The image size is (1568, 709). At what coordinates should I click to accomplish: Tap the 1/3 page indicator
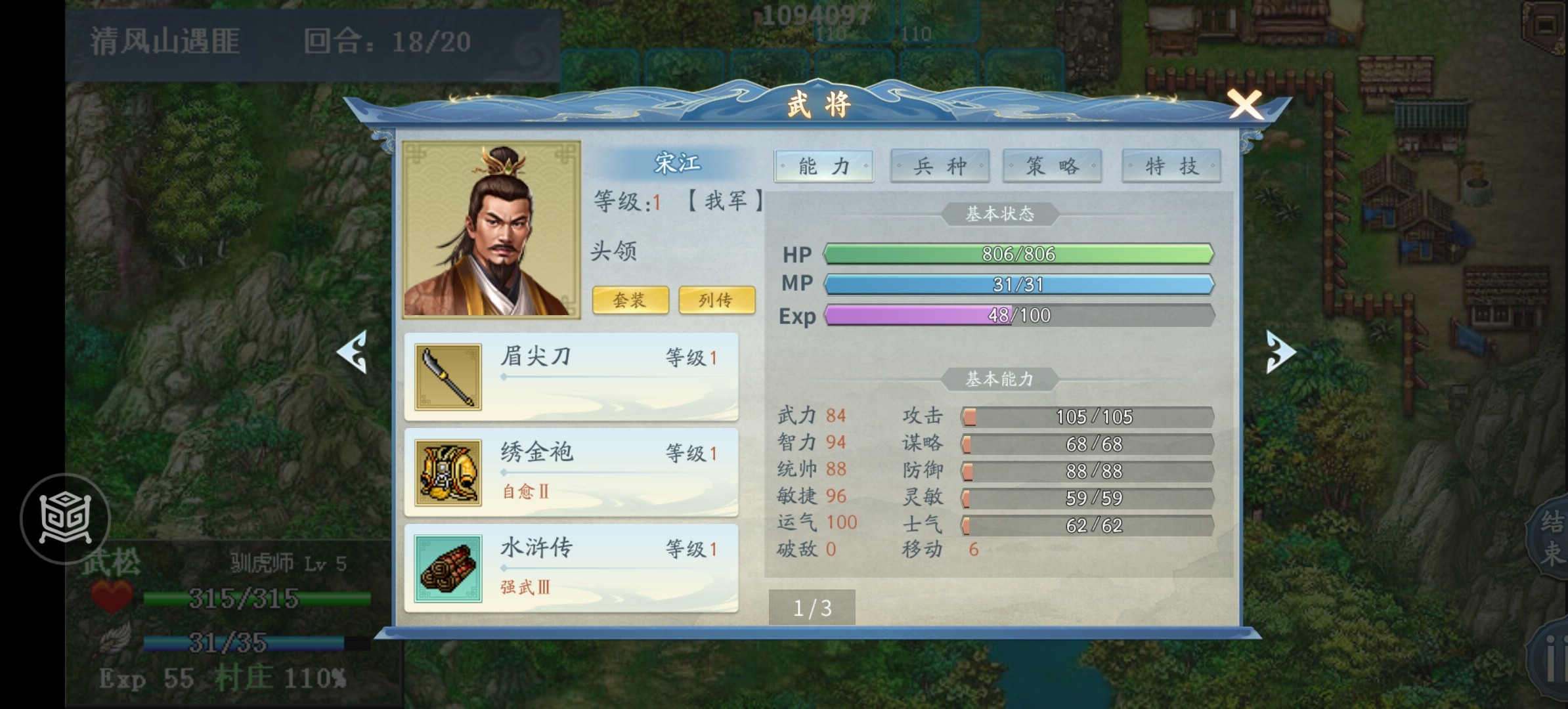812,608
